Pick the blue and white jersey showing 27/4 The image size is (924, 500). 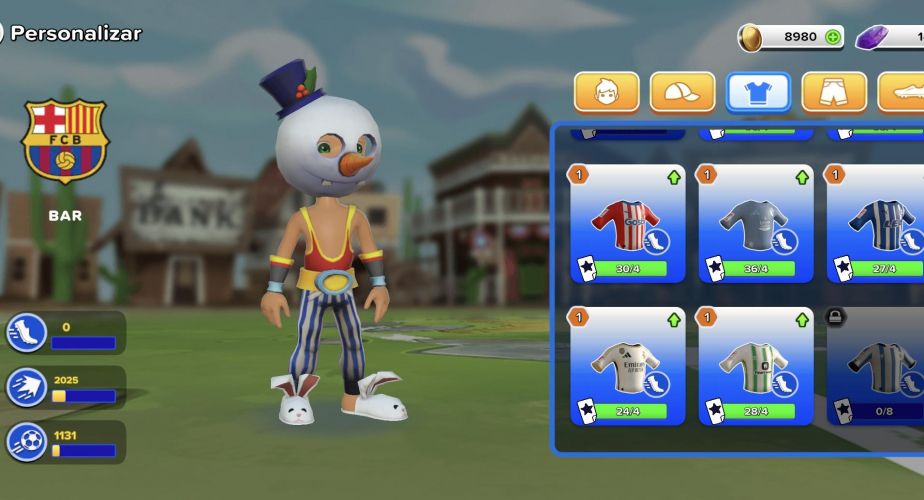point(877,223)
